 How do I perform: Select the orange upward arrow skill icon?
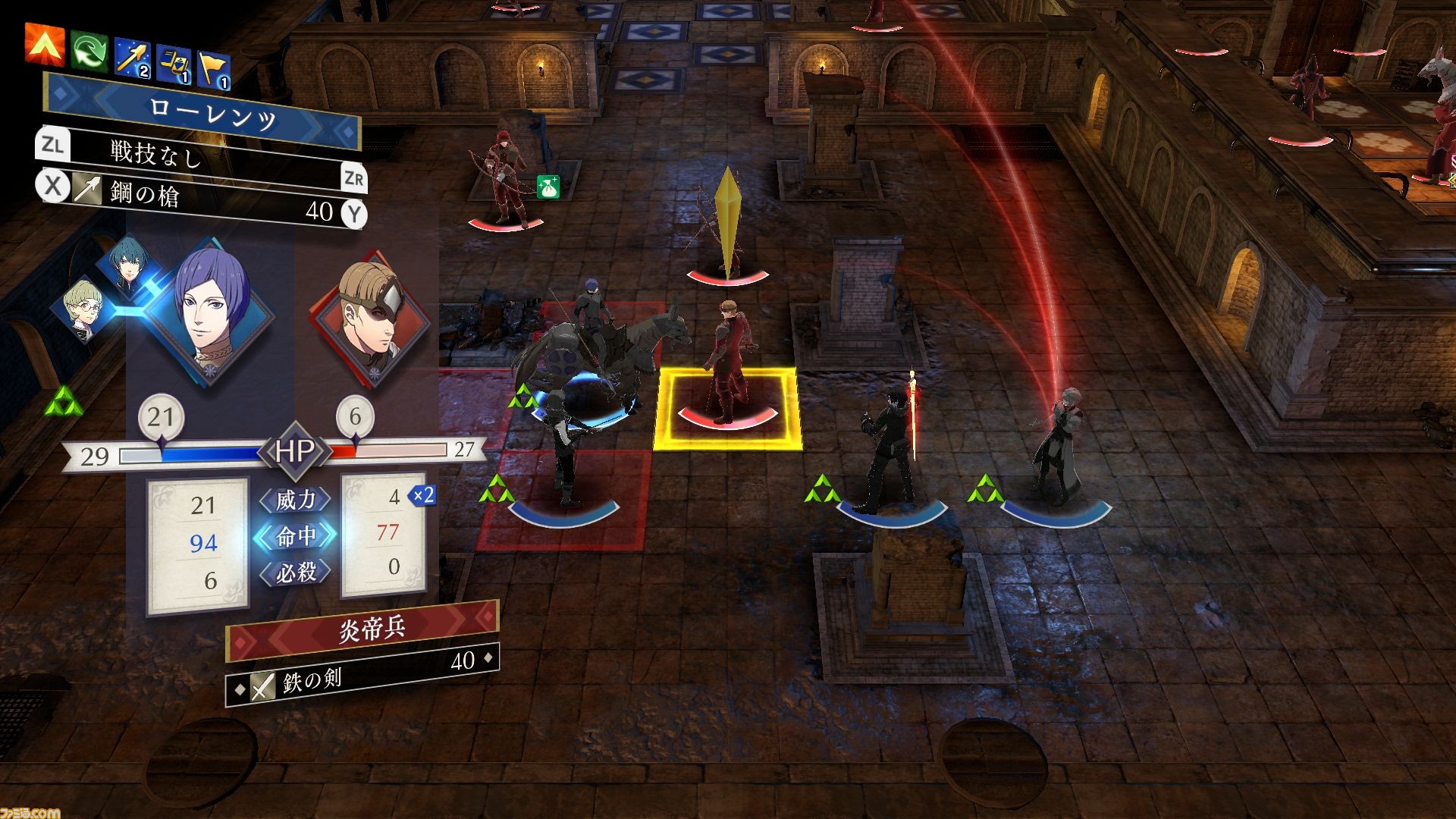click(45, 43)
